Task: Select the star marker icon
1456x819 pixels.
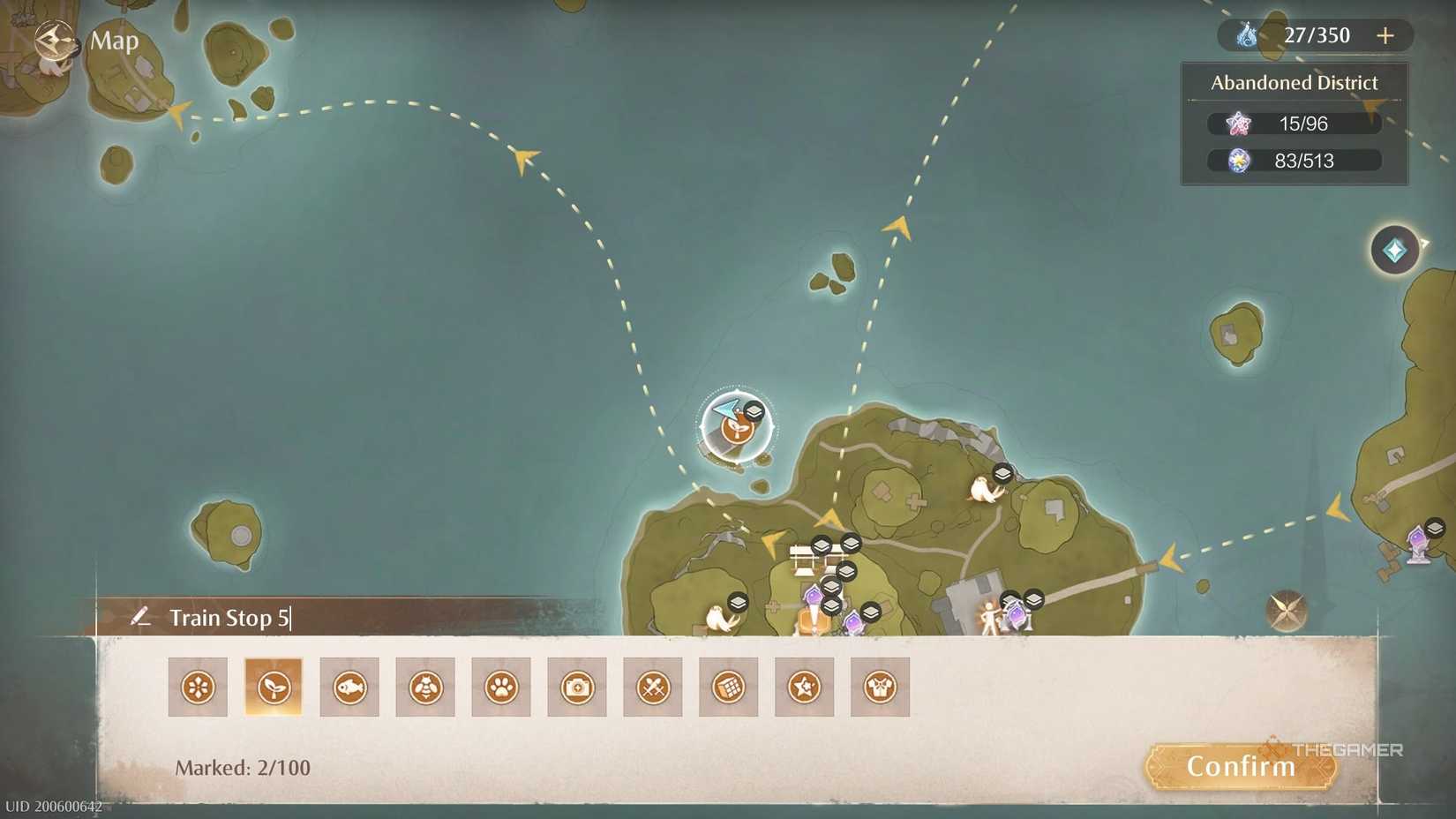Action: click(803, 687)
